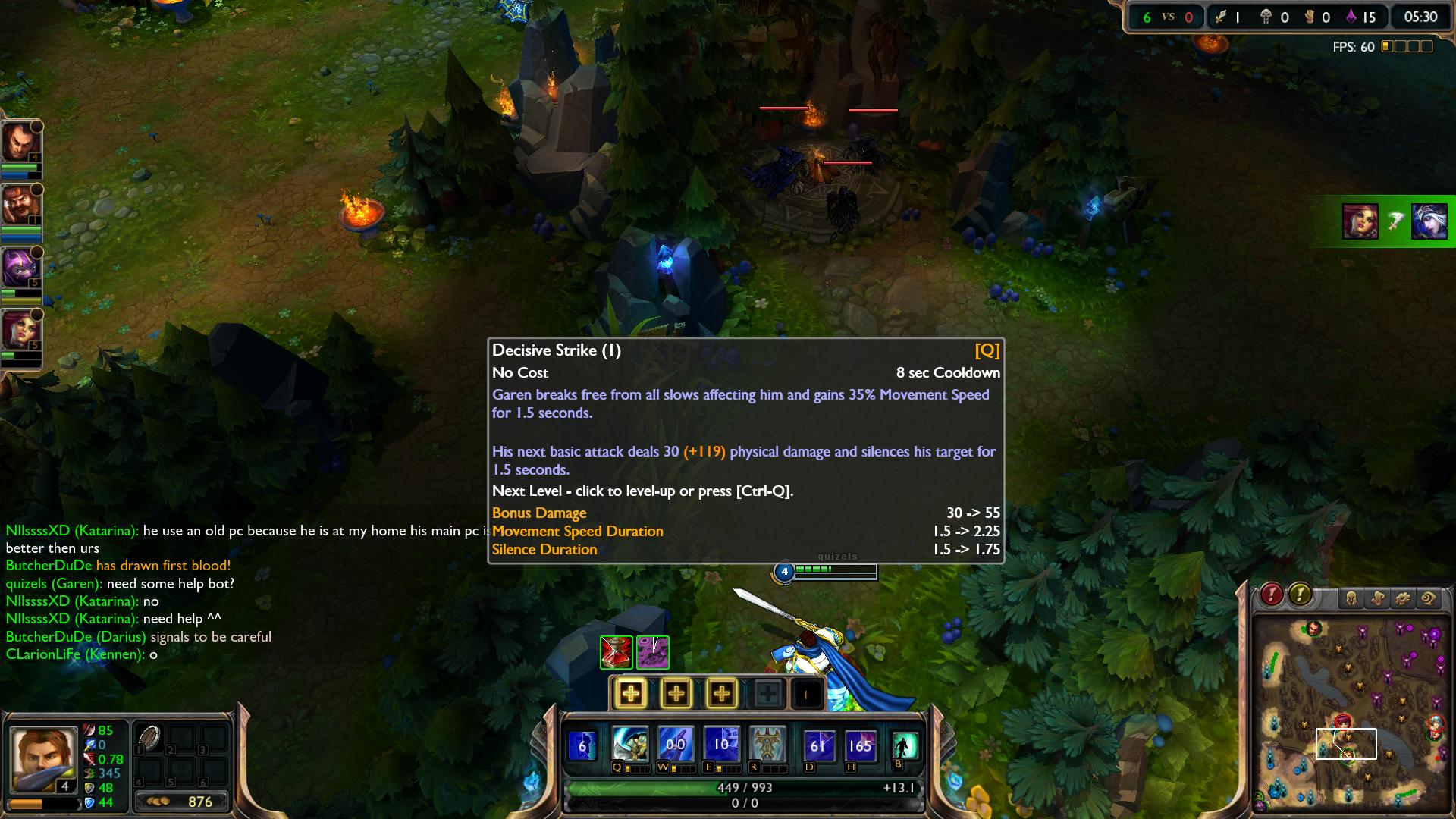
Task: Use the H summoner spell
Action: coord(860,745)
